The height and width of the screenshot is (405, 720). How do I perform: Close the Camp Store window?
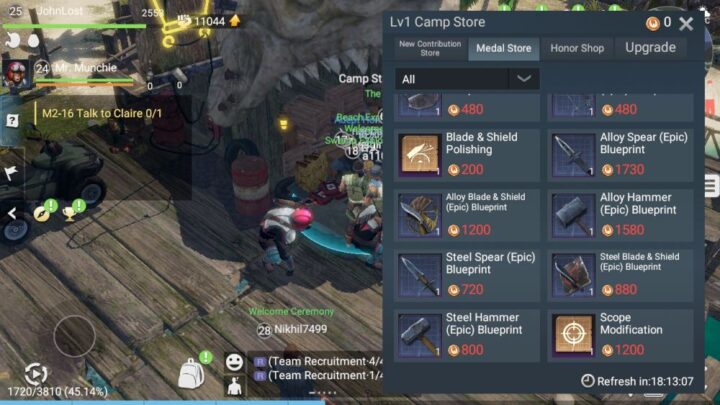[686, 23]
